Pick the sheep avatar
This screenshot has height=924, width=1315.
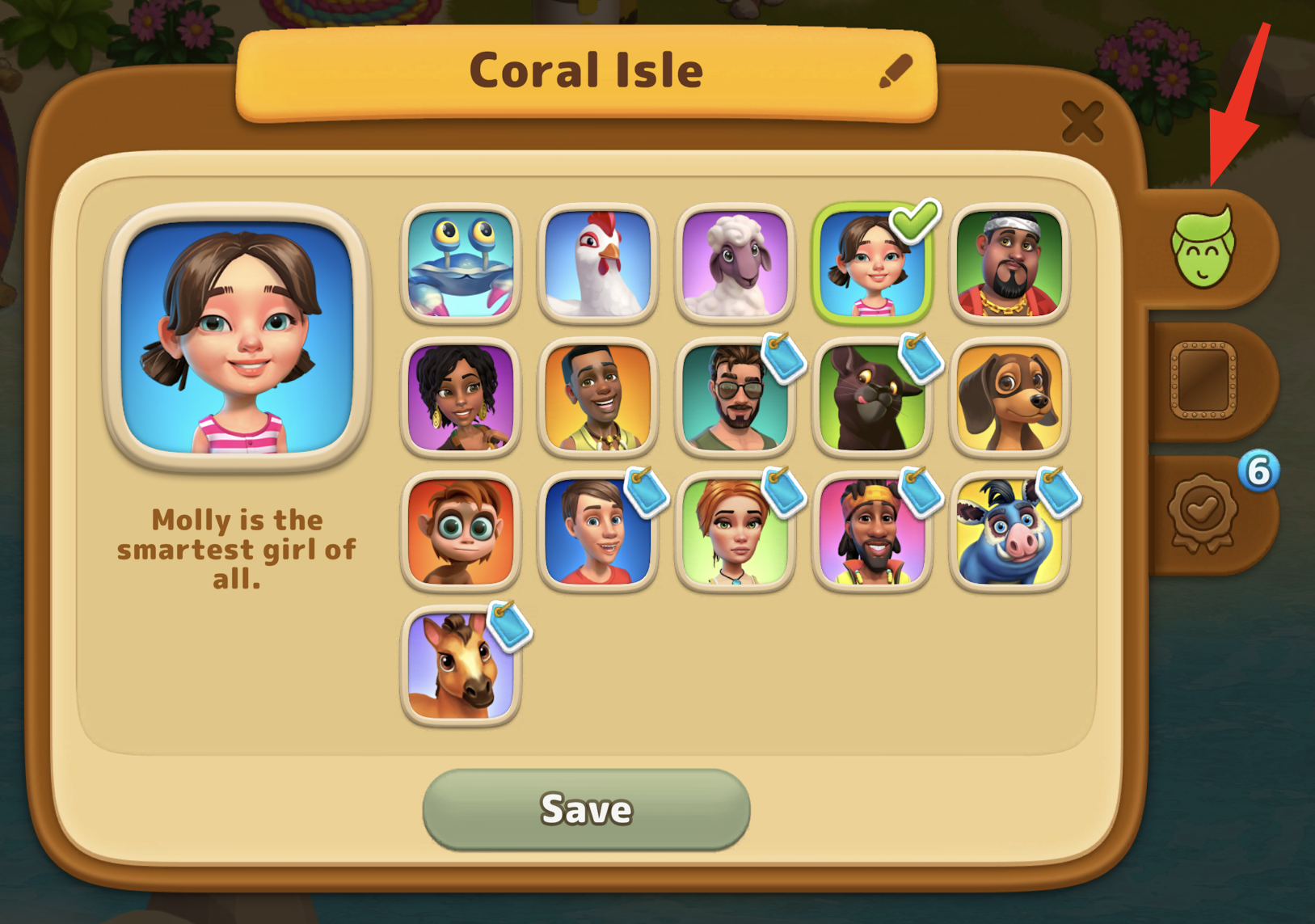click(x=735, y=263)
